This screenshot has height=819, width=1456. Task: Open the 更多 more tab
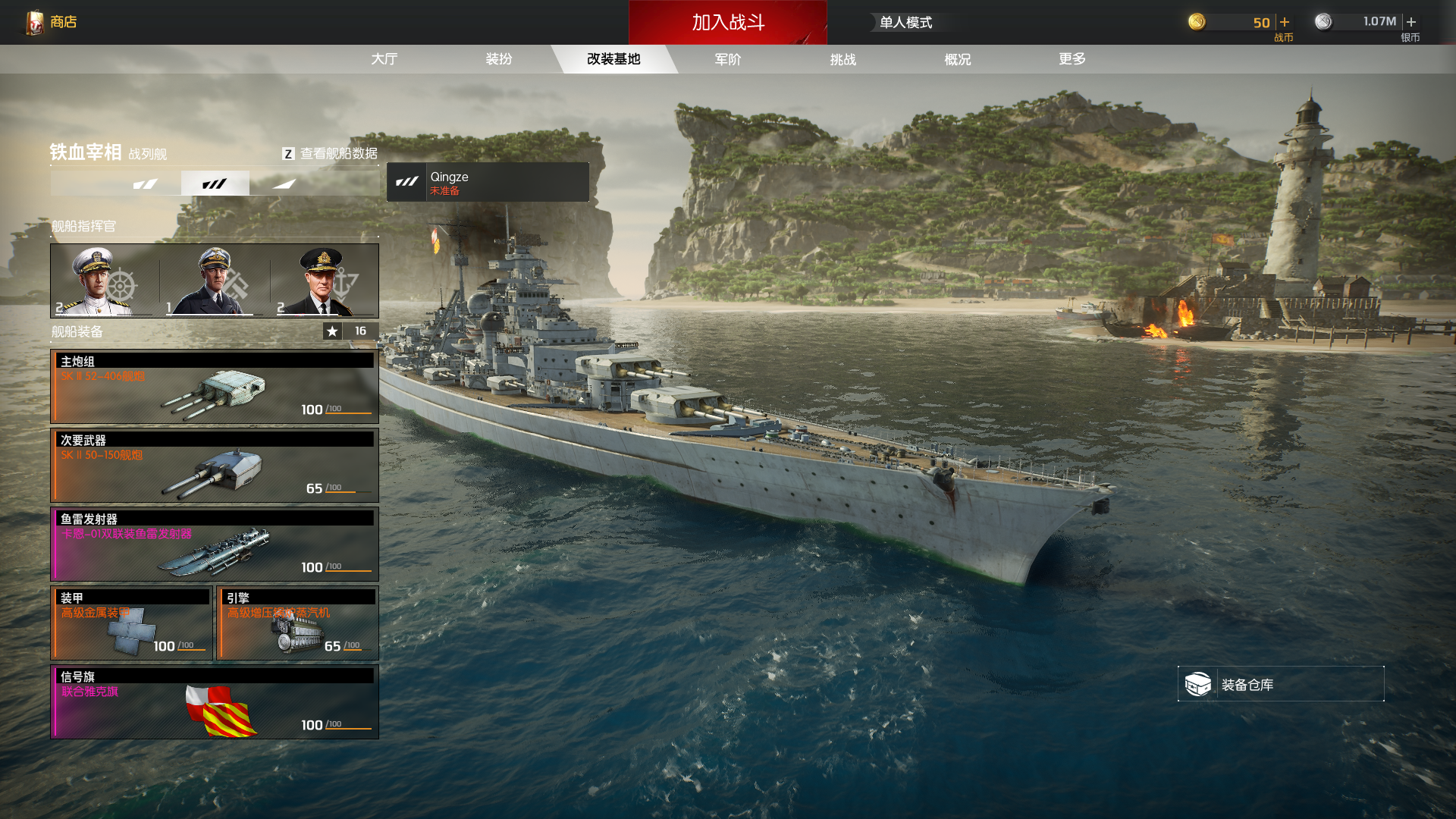1072,59
